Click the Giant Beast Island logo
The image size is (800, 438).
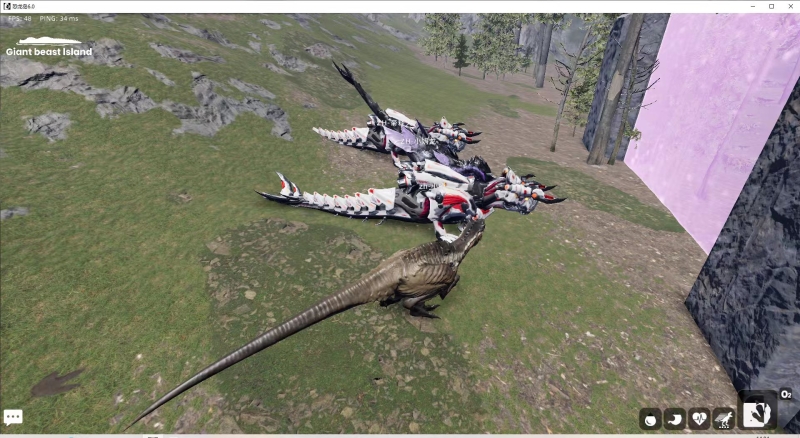49,47
